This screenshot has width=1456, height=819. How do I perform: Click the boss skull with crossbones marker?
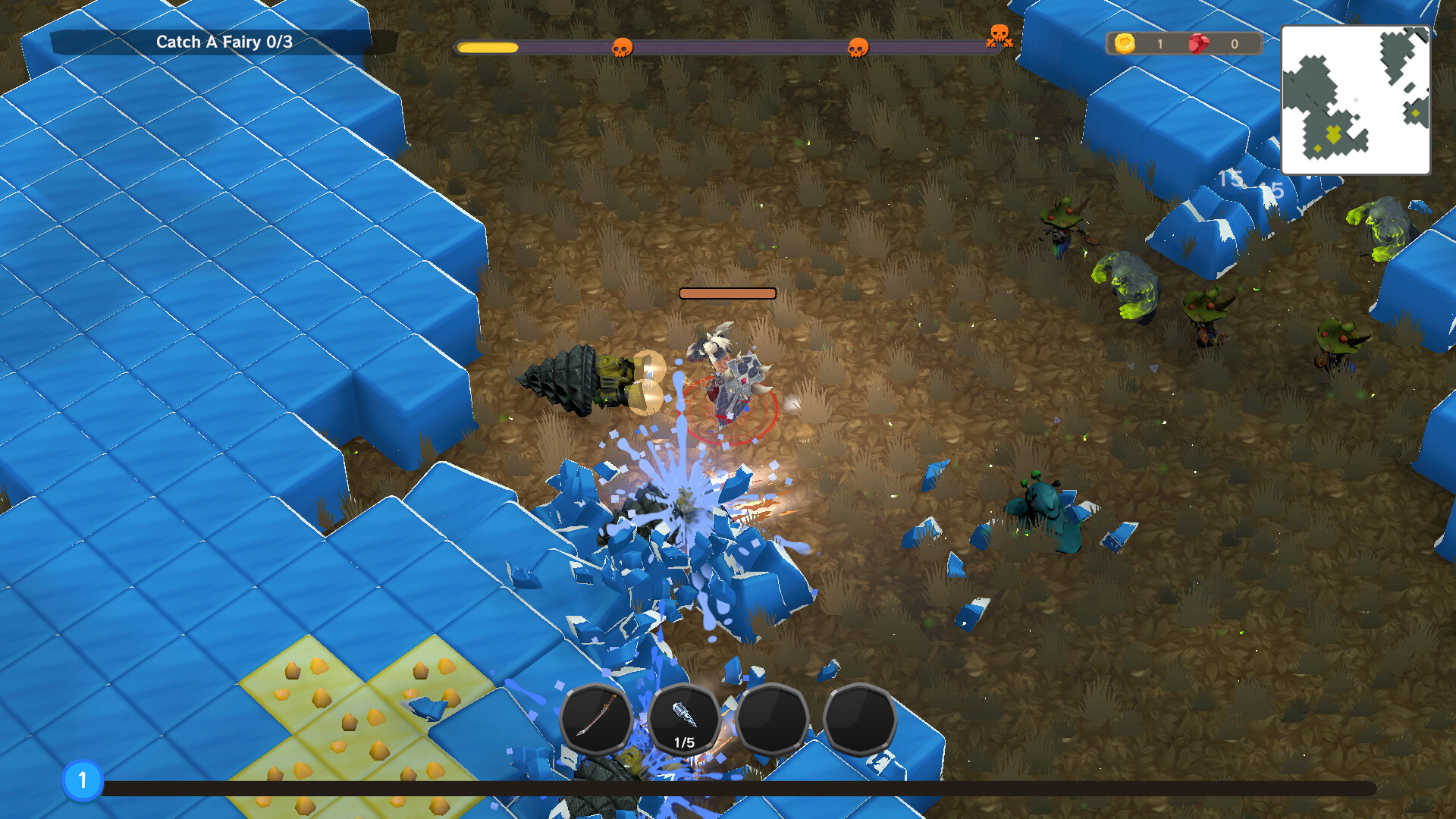(x=999, y=36)
